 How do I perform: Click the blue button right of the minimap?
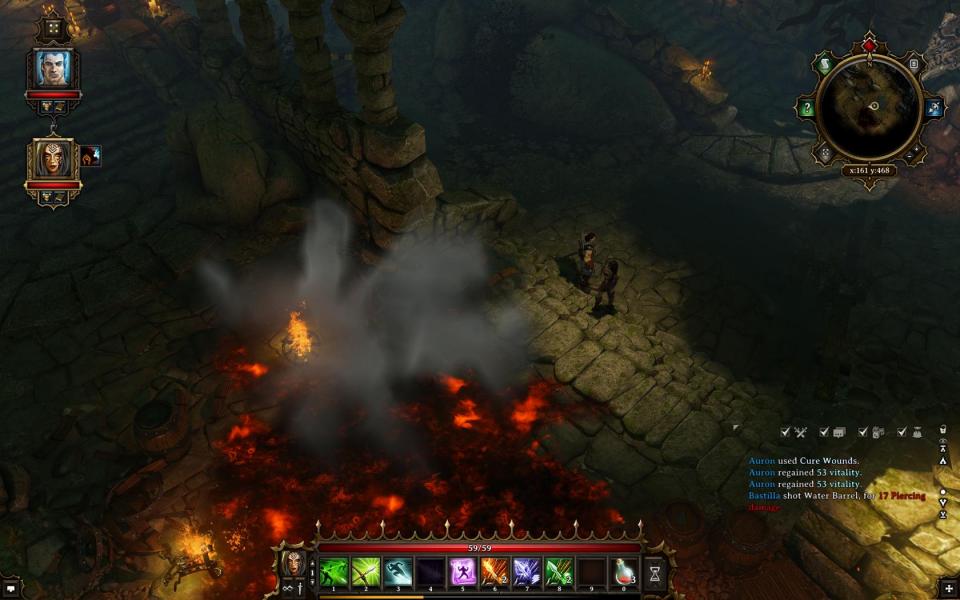[934, 108]
